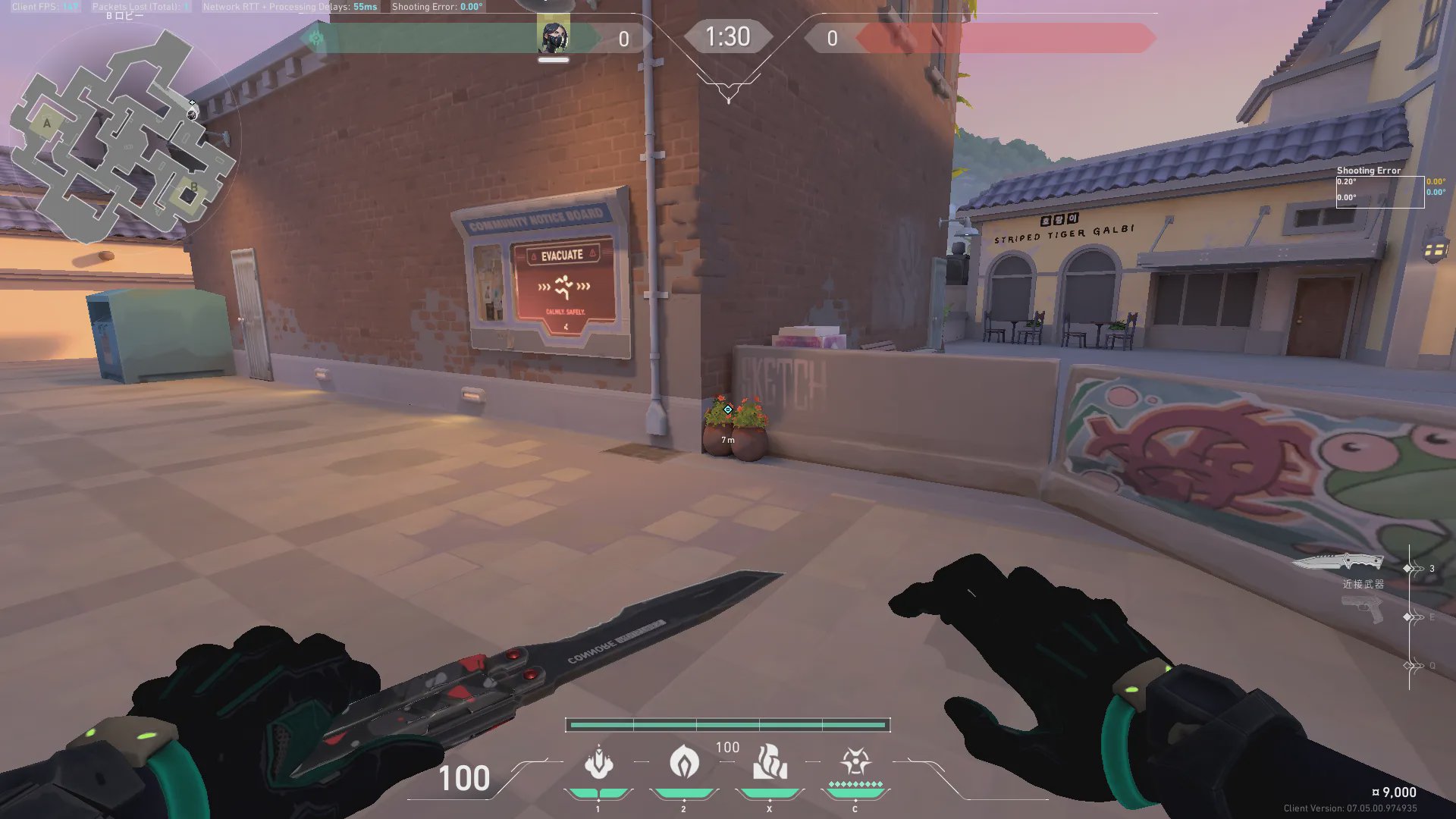Trigger the Cloudburst smoke ability icon
Viewport: 1456px width, 819px height.
[598, 762]
